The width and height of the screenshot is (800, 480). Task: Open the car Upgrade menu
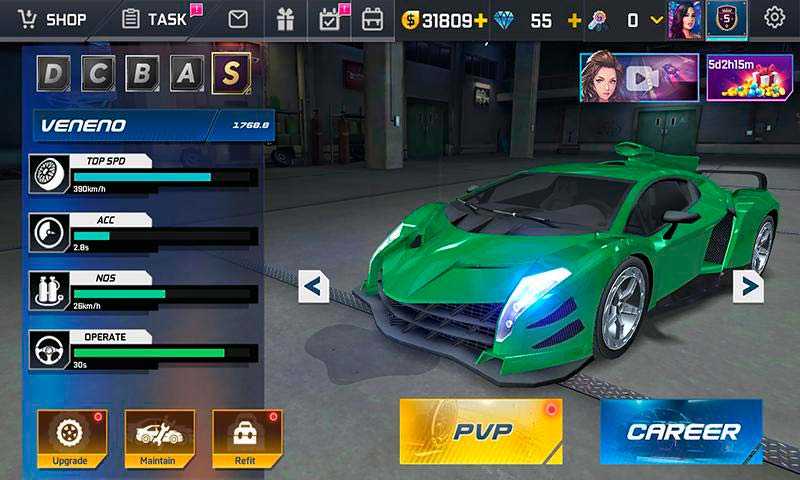pos(71,438)
